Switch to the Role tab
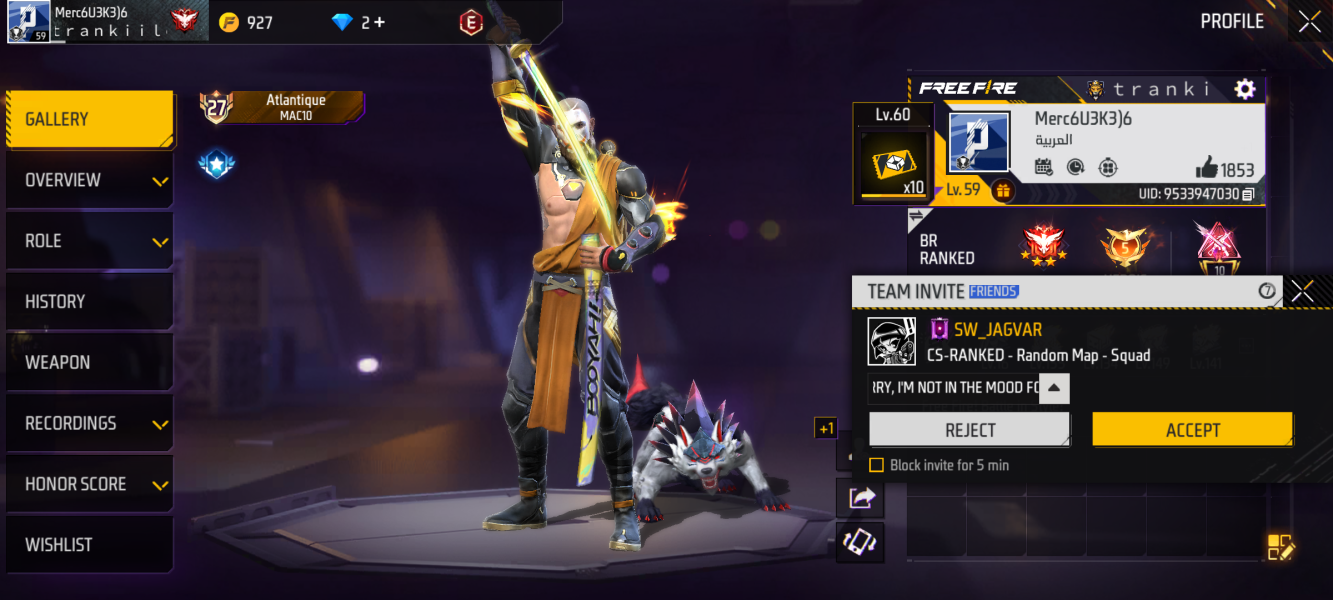Viewport: 1333px width, 600px height. (90, 241)
